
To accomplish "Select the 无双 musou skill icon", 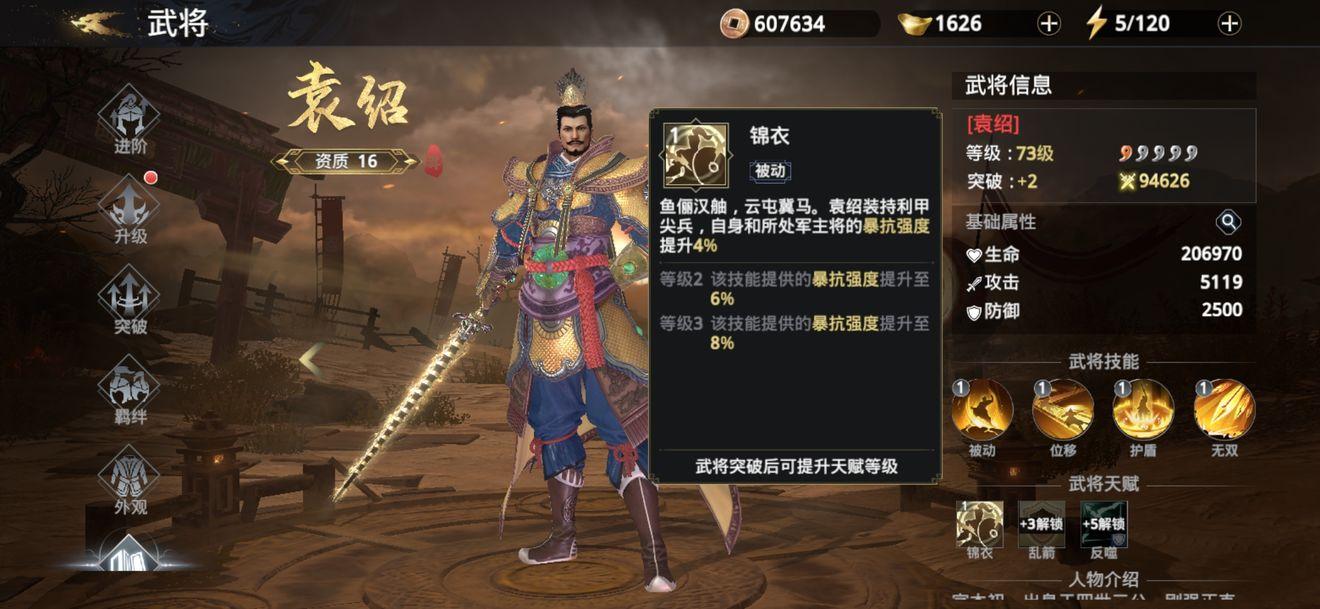I will [x=1224, y=409].
